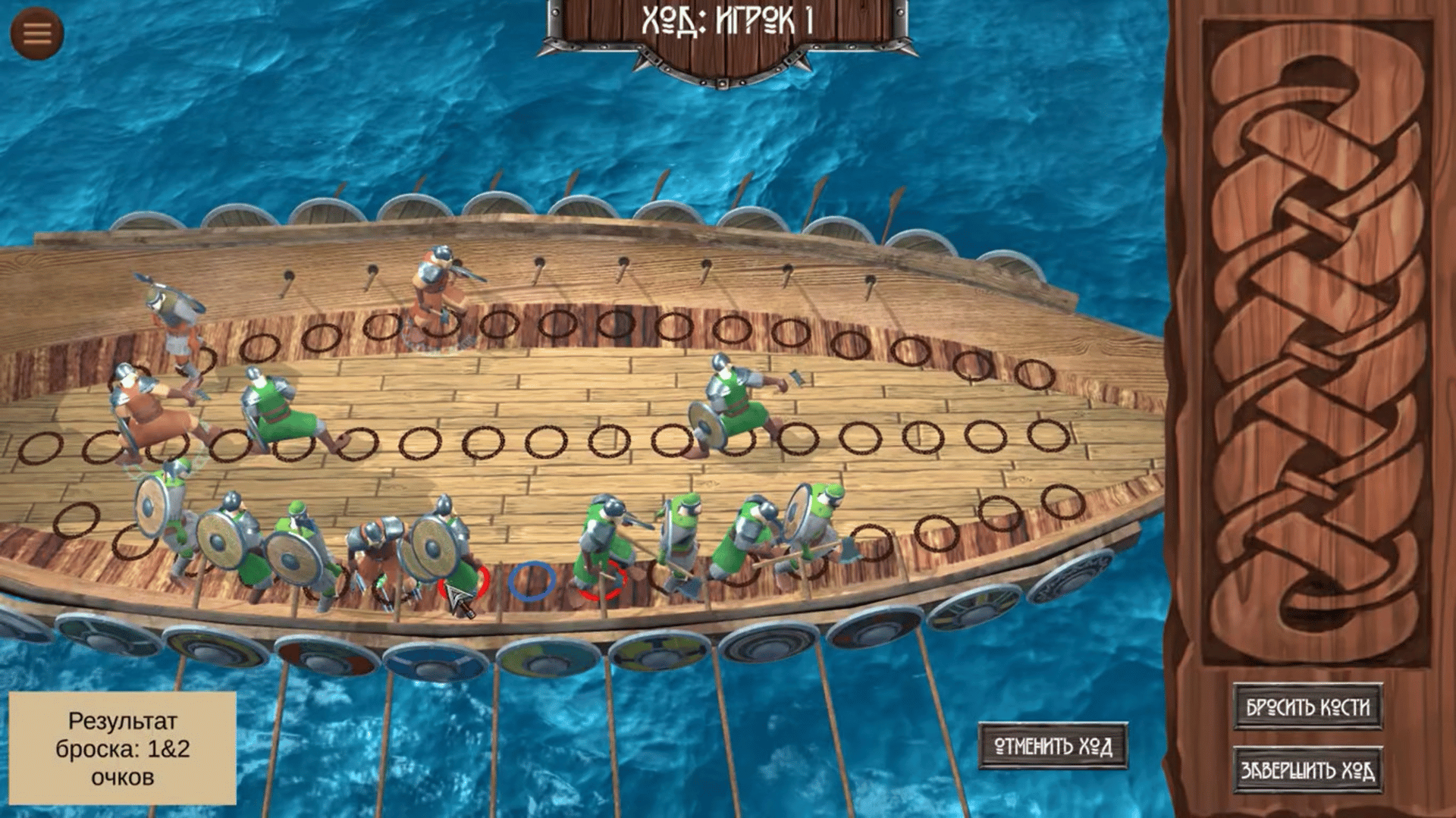Viewport: 1456px width, 818px height.
Task: Undo the move with Отменить ход
Action: coord(1053,747)
